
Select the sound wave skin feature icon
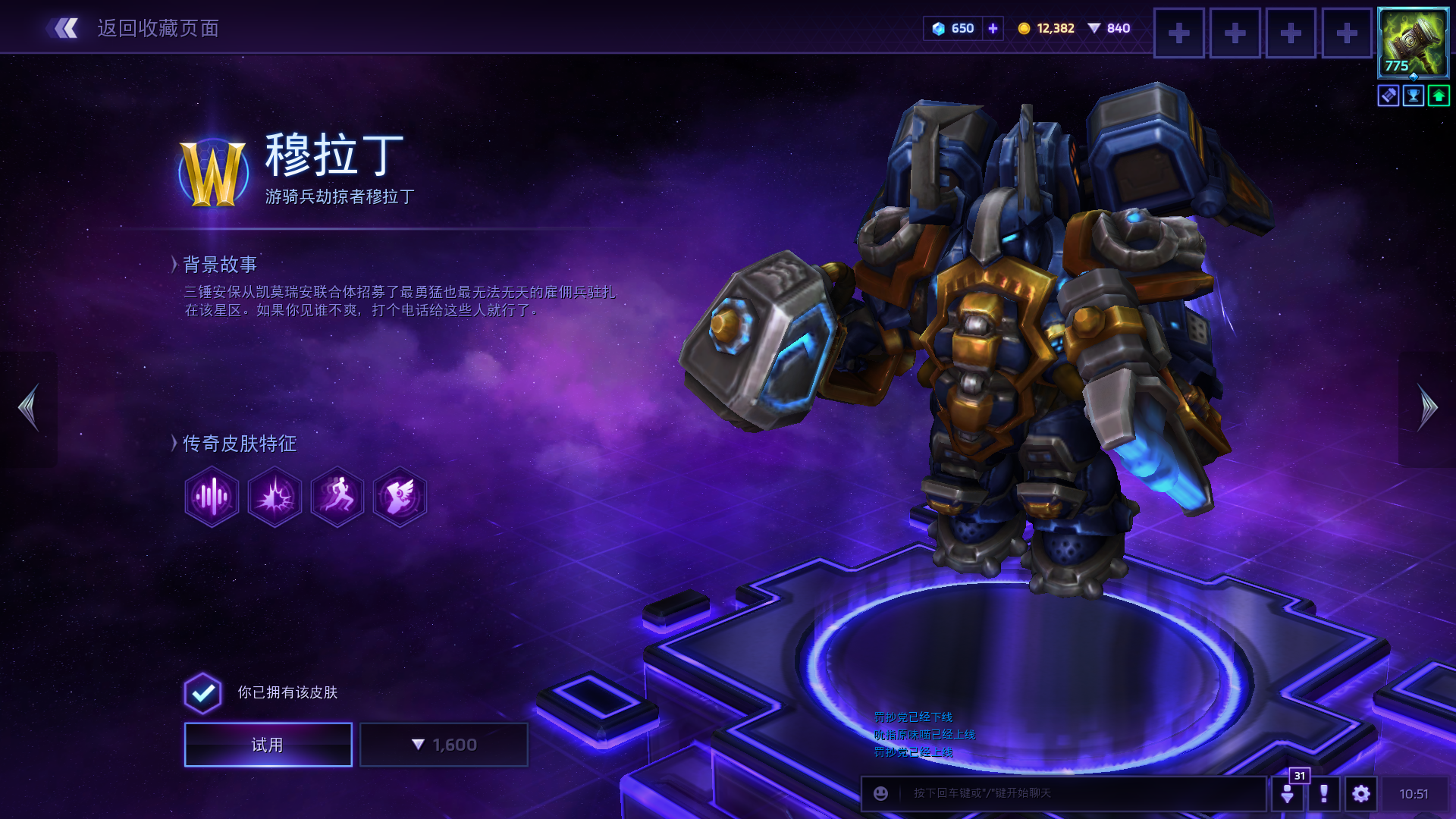coord(212,497)
